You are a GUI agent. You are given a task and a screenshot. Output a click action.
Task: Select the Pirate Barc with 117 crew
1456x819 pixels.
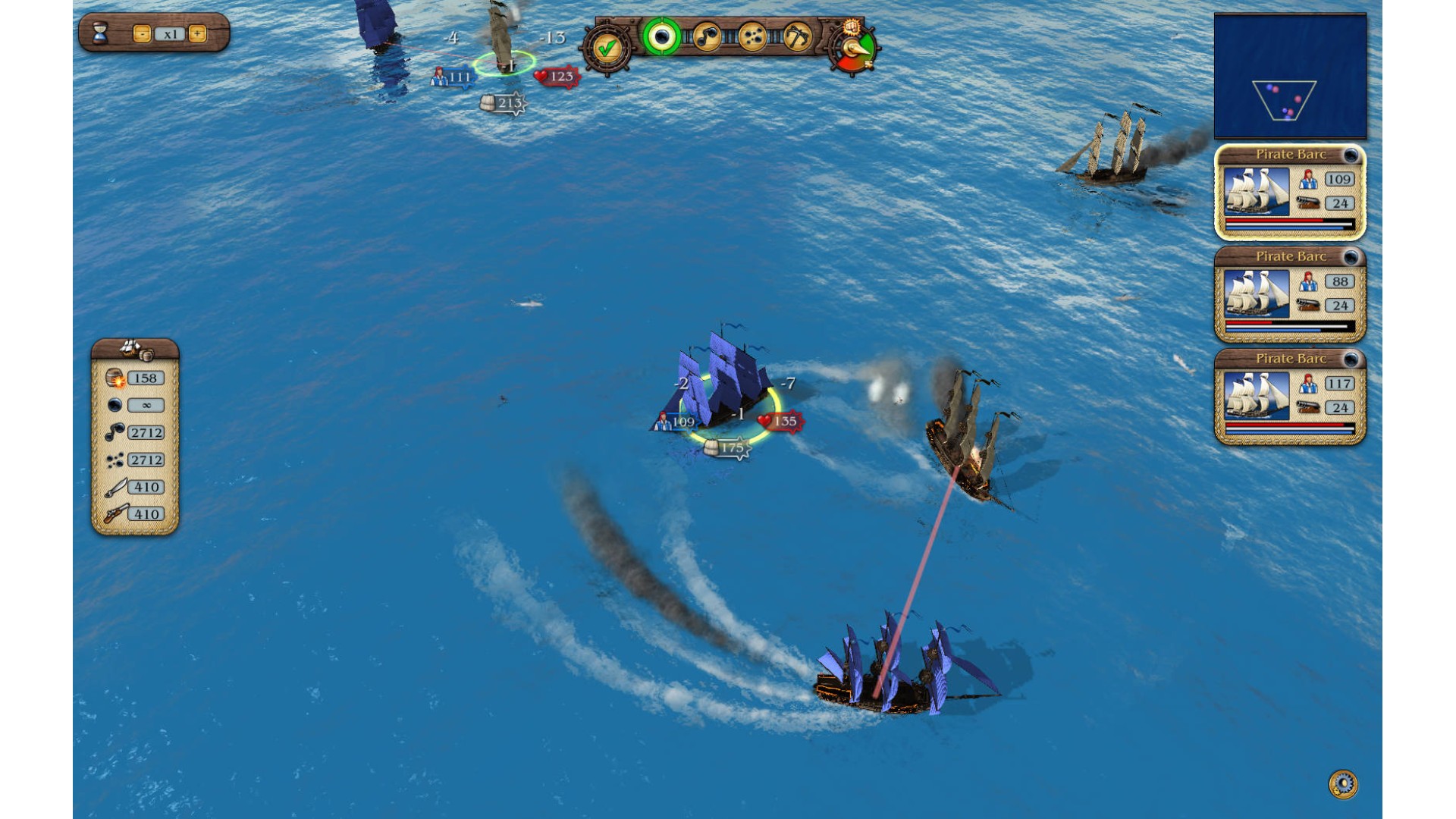pos(1290,397)
